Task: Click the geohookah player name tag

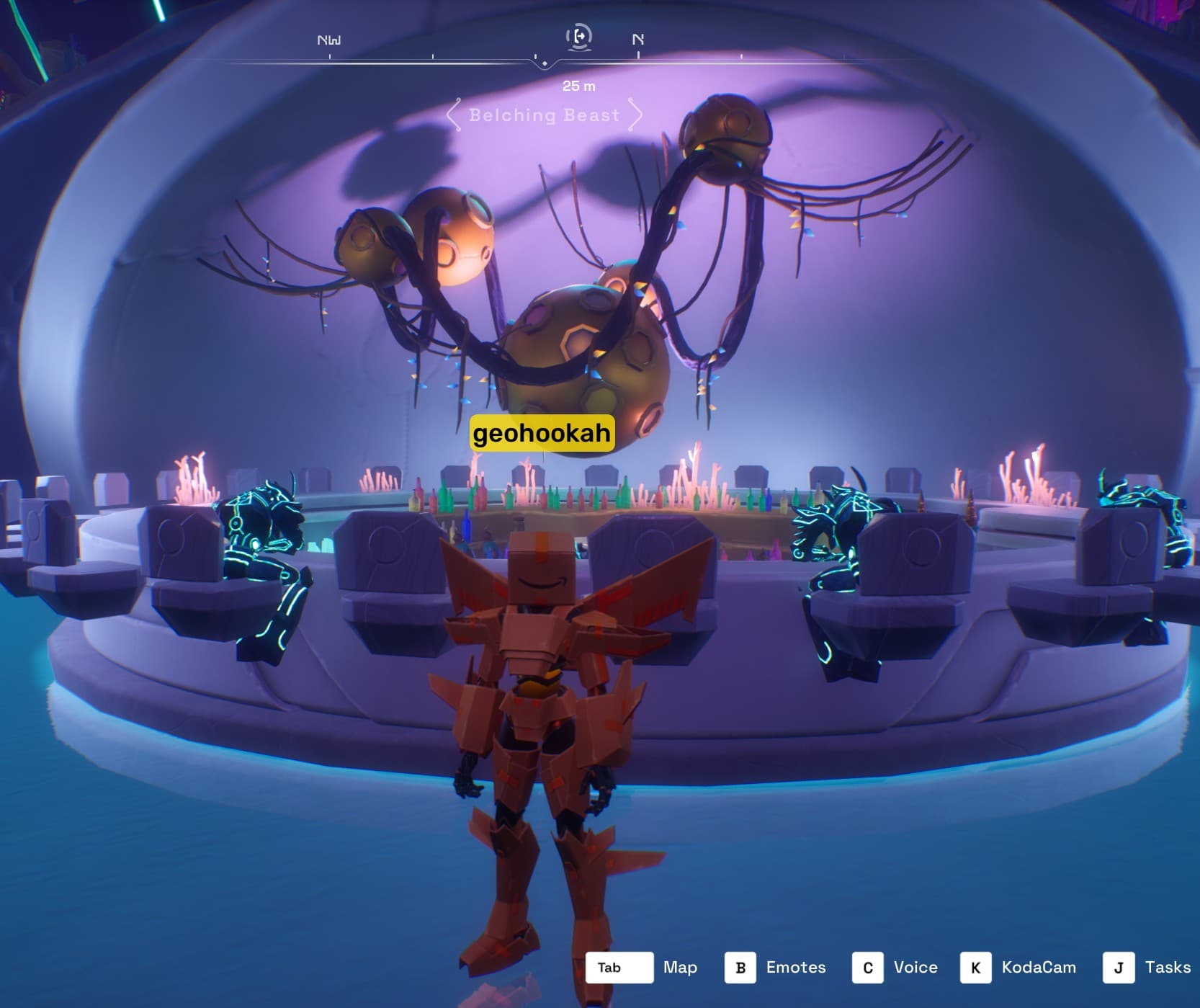Action: click(x=542, y=433)
